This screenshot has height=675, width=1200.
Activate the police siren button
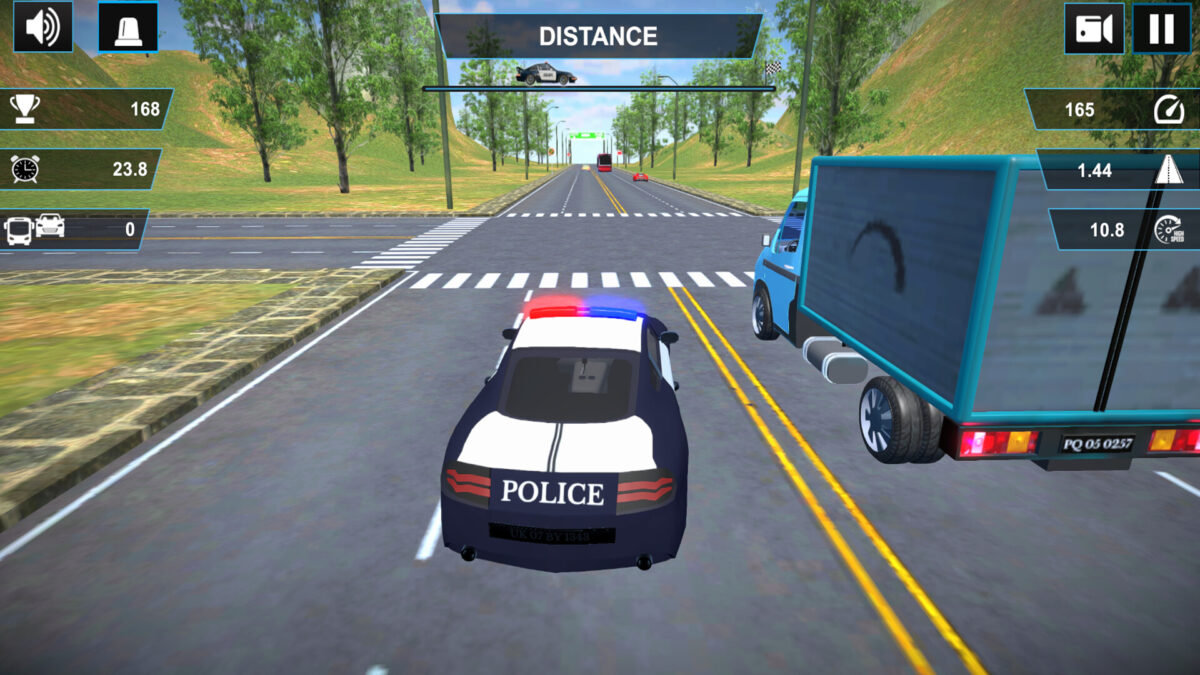[x=128, y=28]
